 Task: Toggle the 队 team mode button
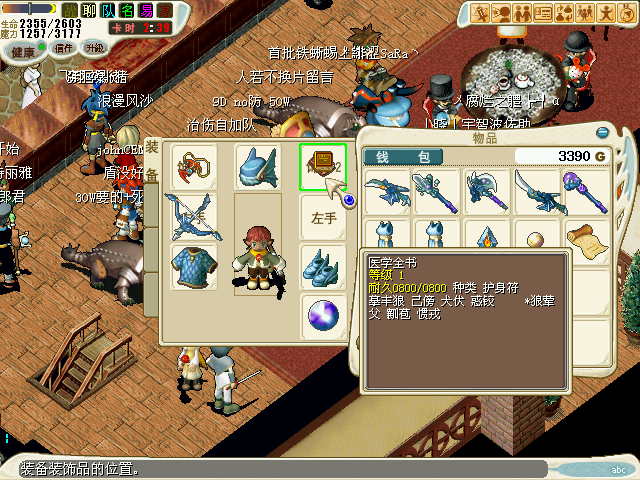pos(108,10)
